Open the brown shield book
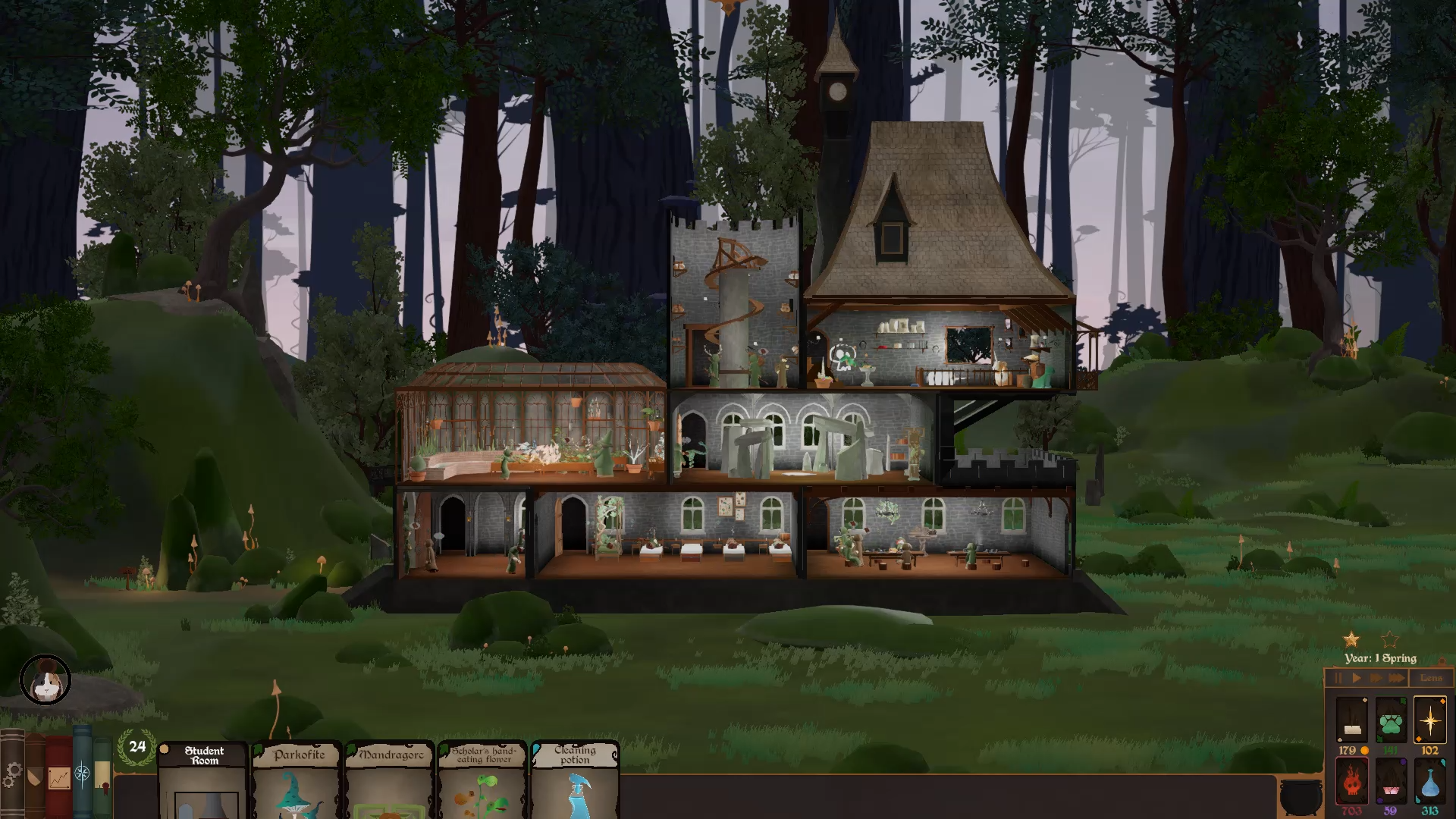This screenshot has width=1456, height=819. click(35, 777)
